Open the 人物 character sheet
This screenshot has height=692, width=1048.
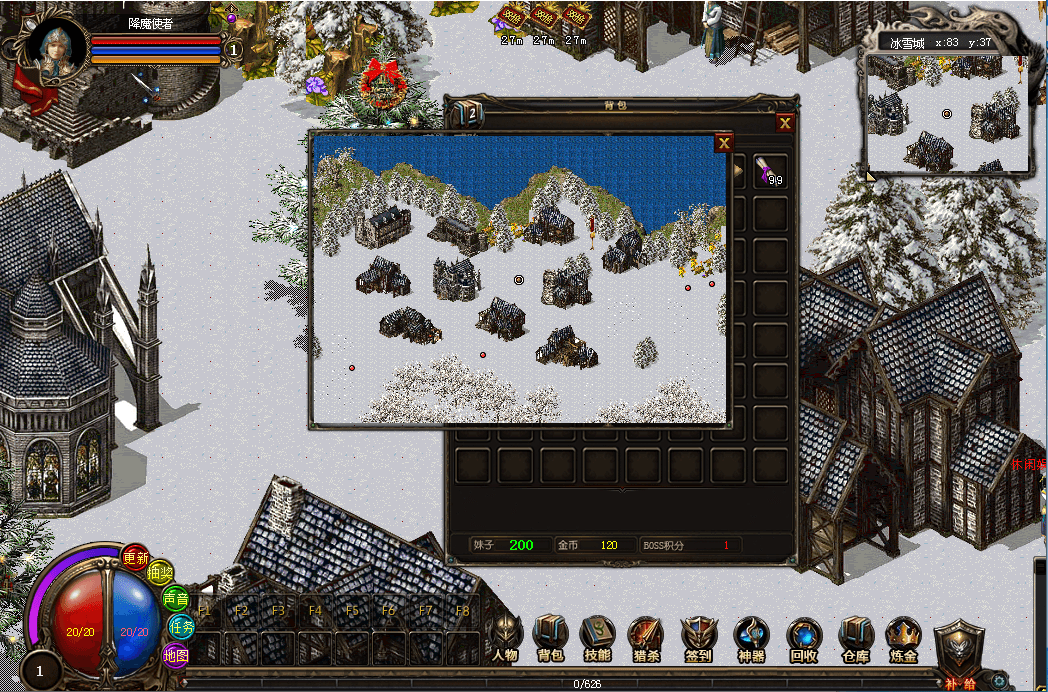pos(506,636)
